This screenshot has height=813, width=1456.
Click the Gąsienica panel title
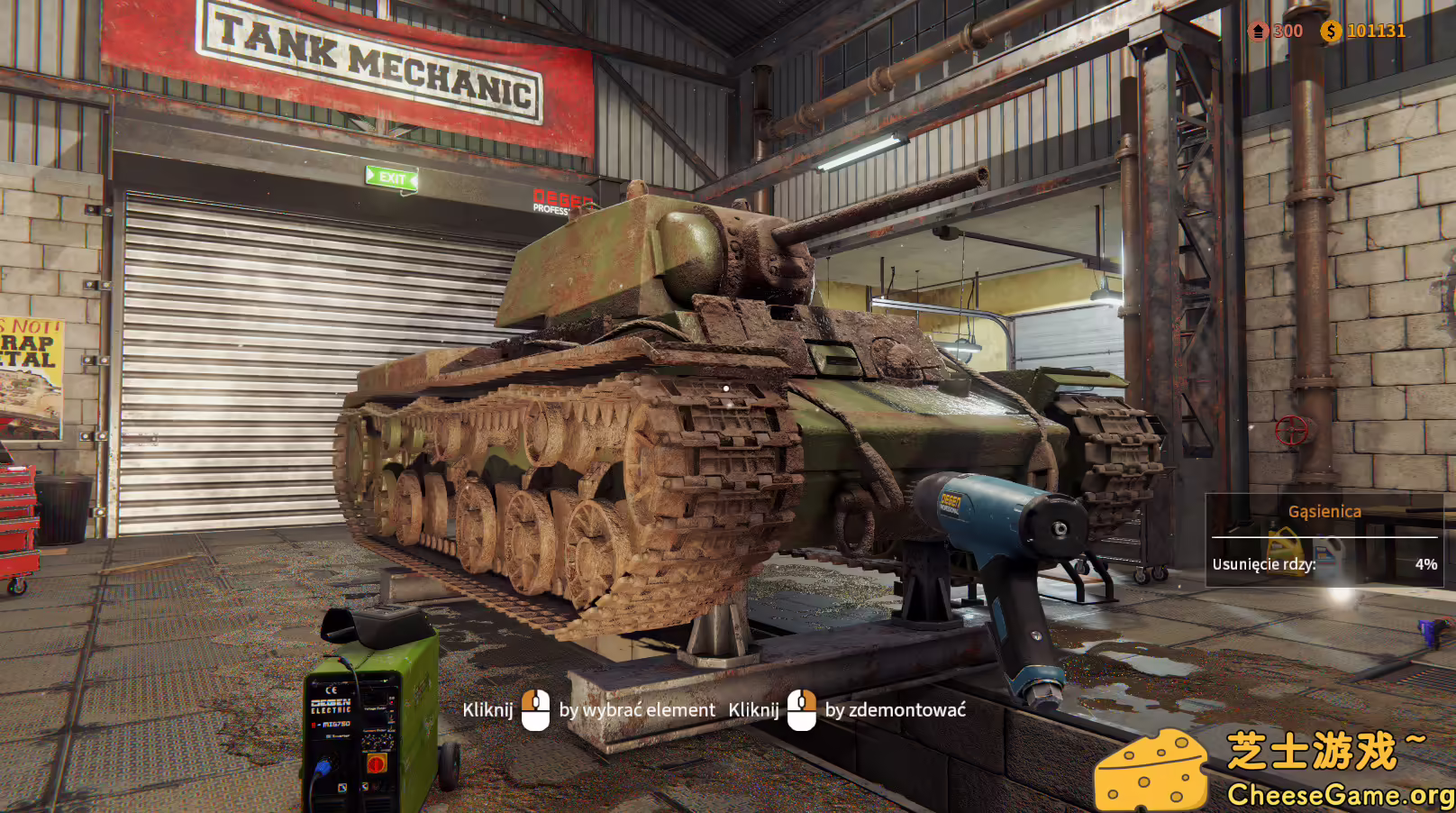pos(1324,510)
